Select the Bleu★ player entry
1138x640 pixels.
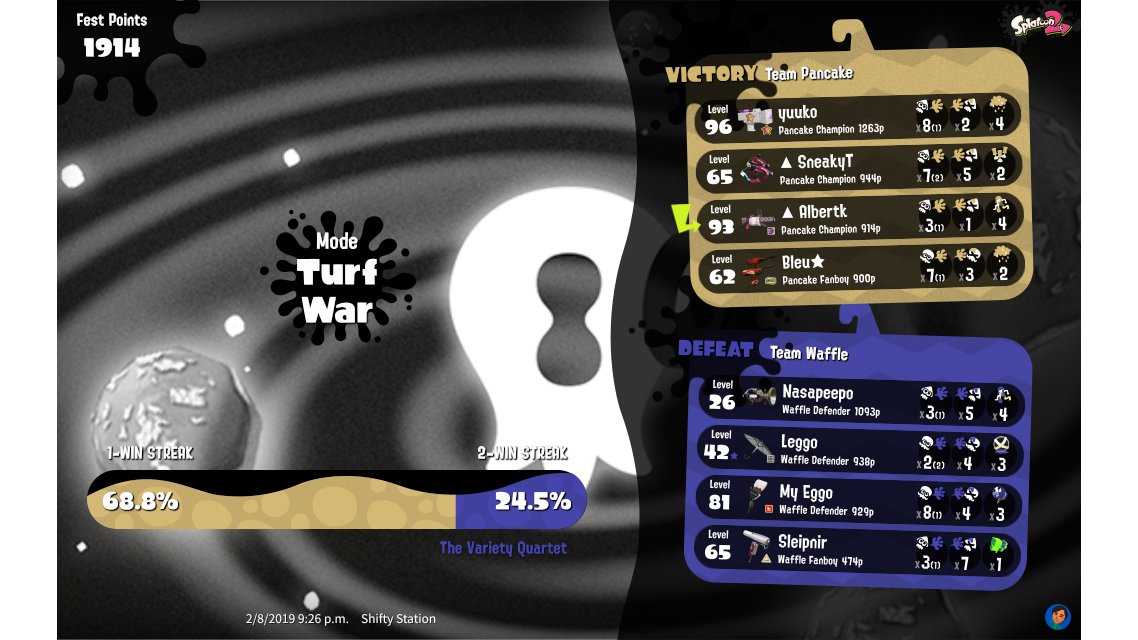858,267
